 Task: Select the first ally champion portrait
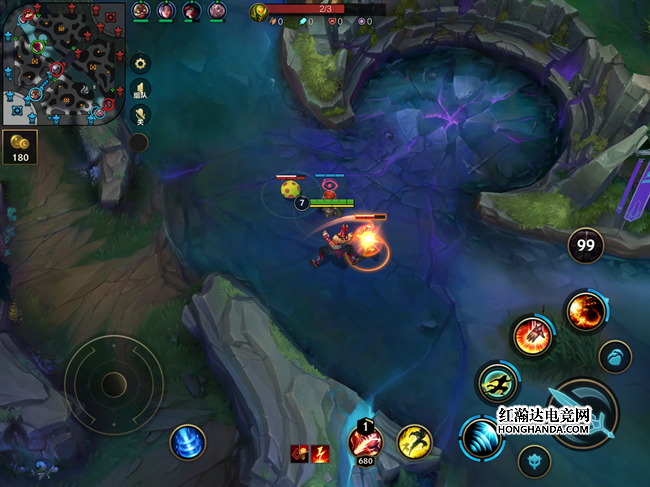pyautogui.click(x=140, y=10)
